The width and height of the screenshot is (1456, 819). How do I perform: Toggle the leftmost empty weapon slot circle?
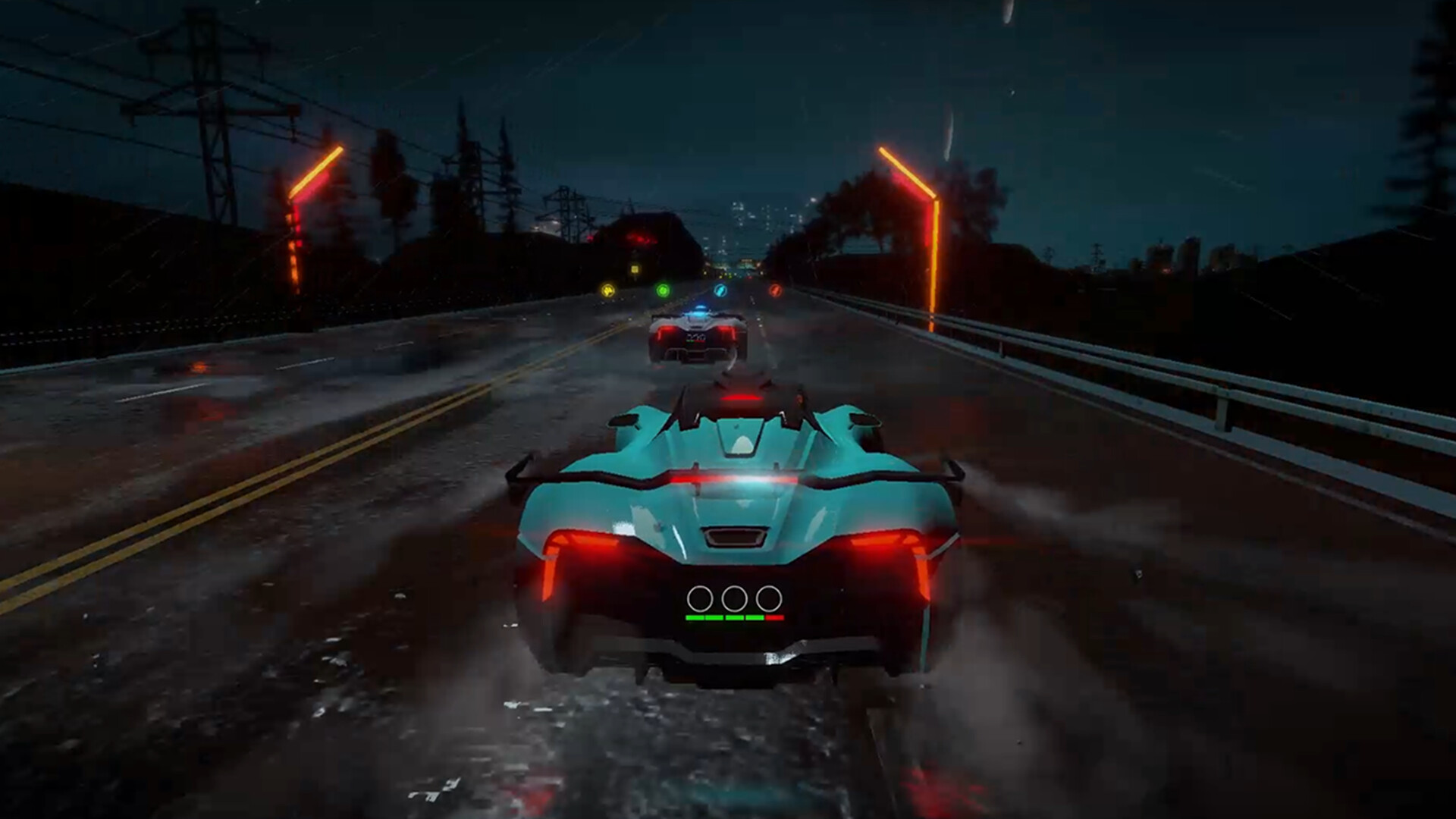(701, 598)
